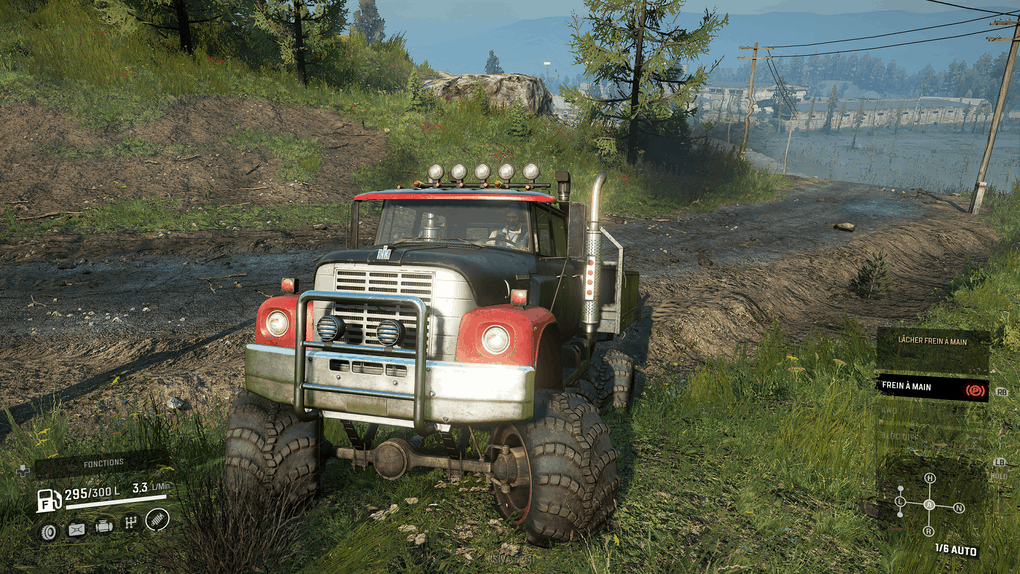1020x574 pixels.
Task: Click the Lâcher Frein à Main hint
Action: click(x=932, y=340)
